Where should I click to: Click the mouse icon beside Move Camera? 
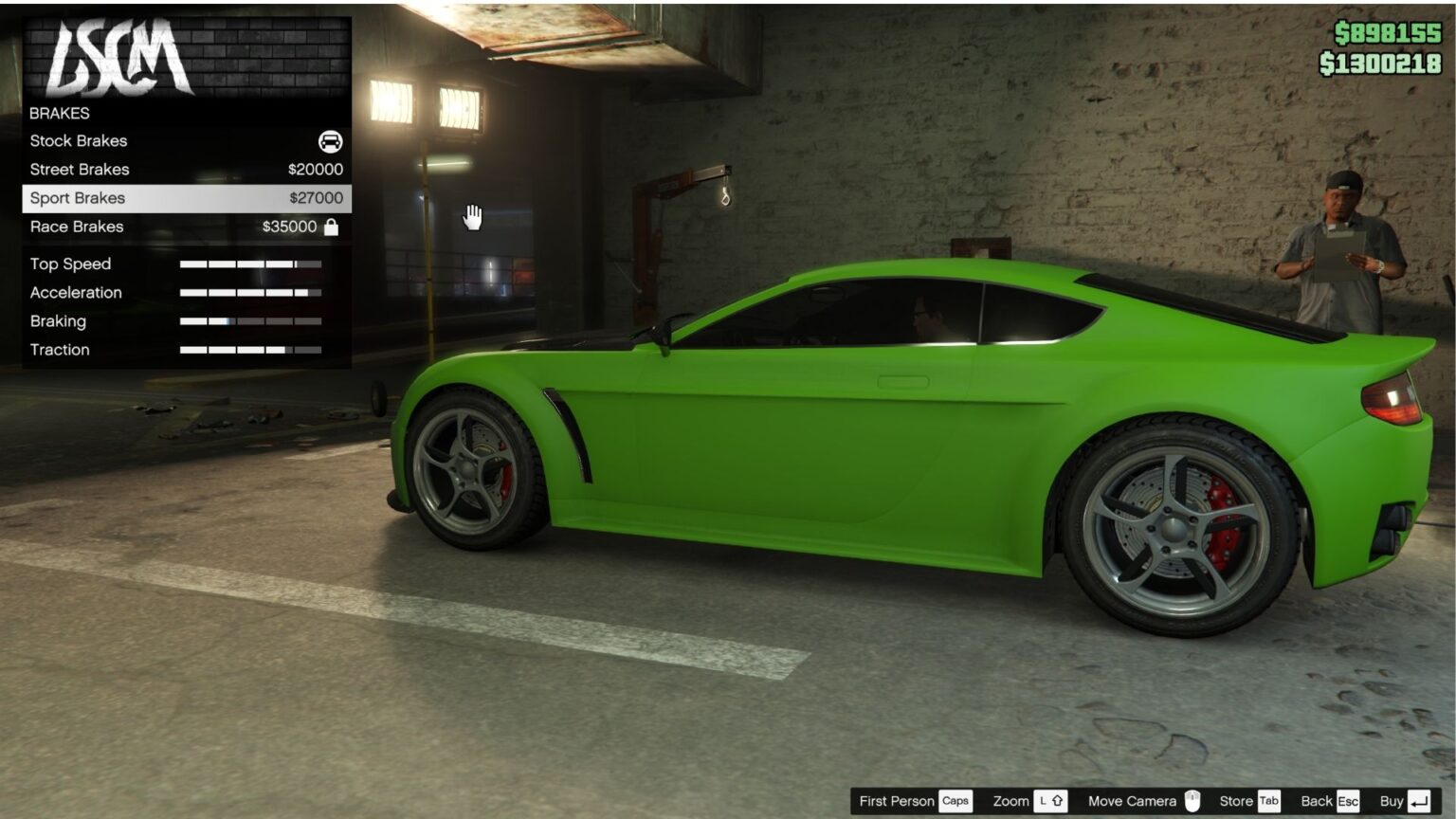click(1193, 800)
